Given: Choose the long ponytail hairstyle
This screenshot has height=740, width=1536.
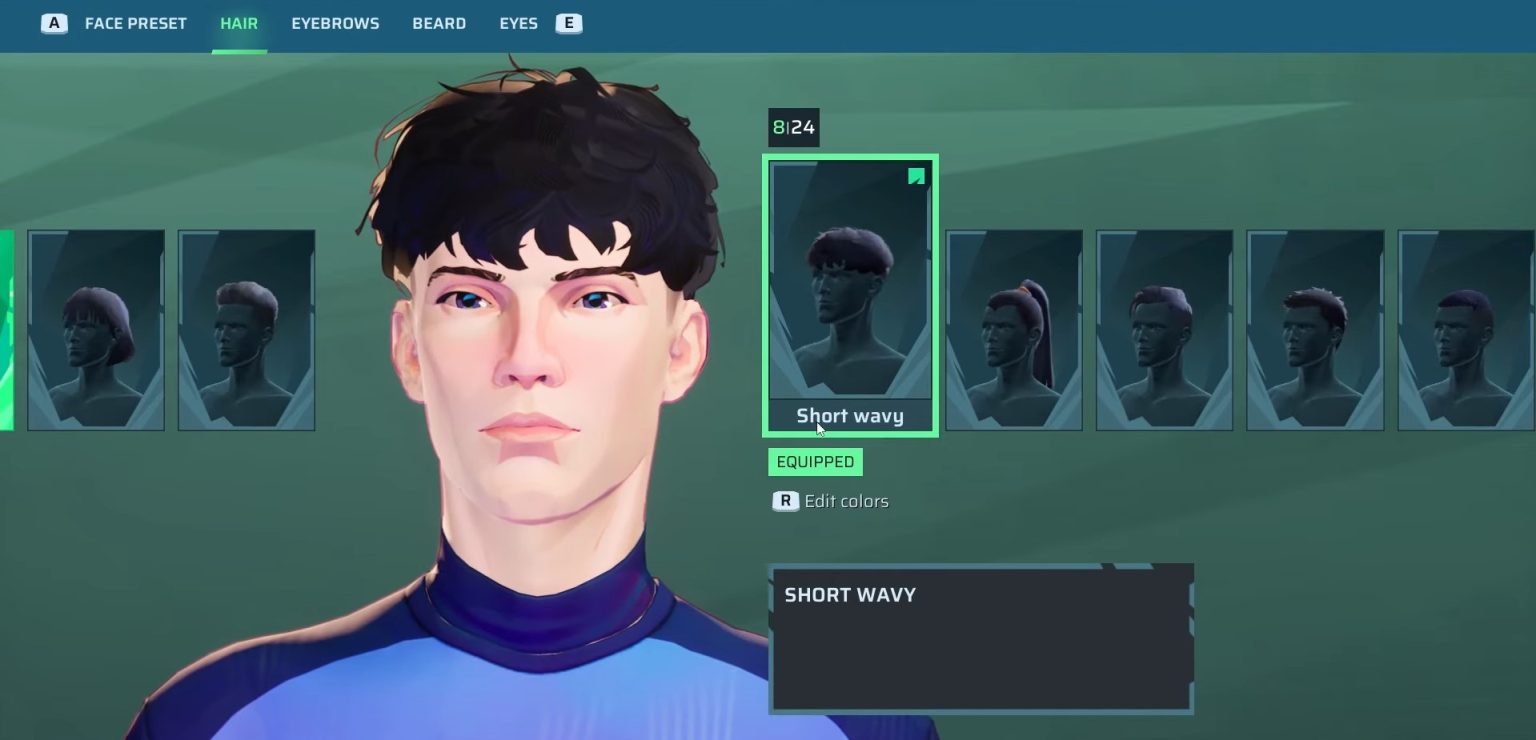Looking at the screenshot, I should point(1014,330).
